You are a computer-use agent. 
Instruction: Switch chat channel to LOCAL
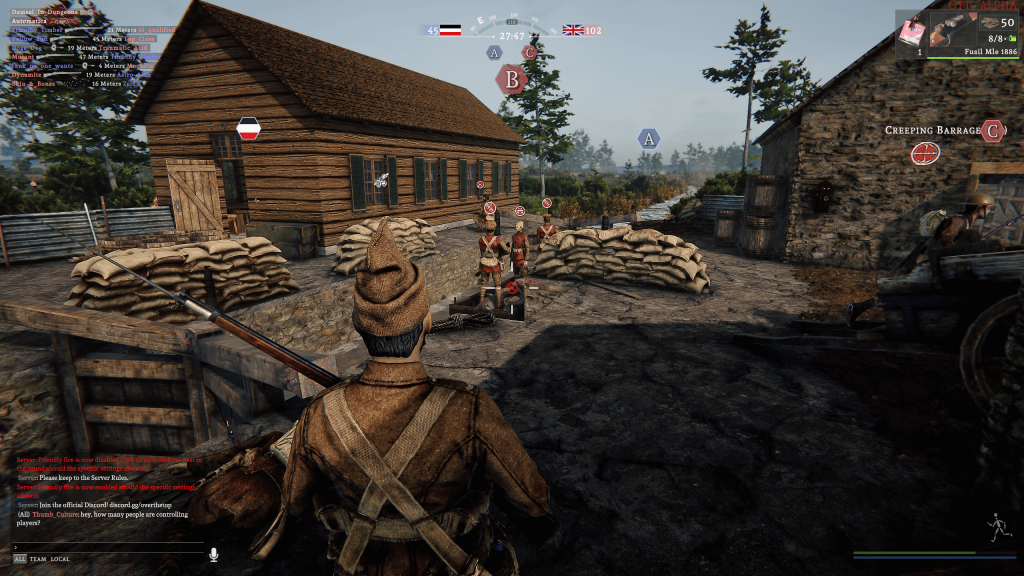[x=60, y=559]
